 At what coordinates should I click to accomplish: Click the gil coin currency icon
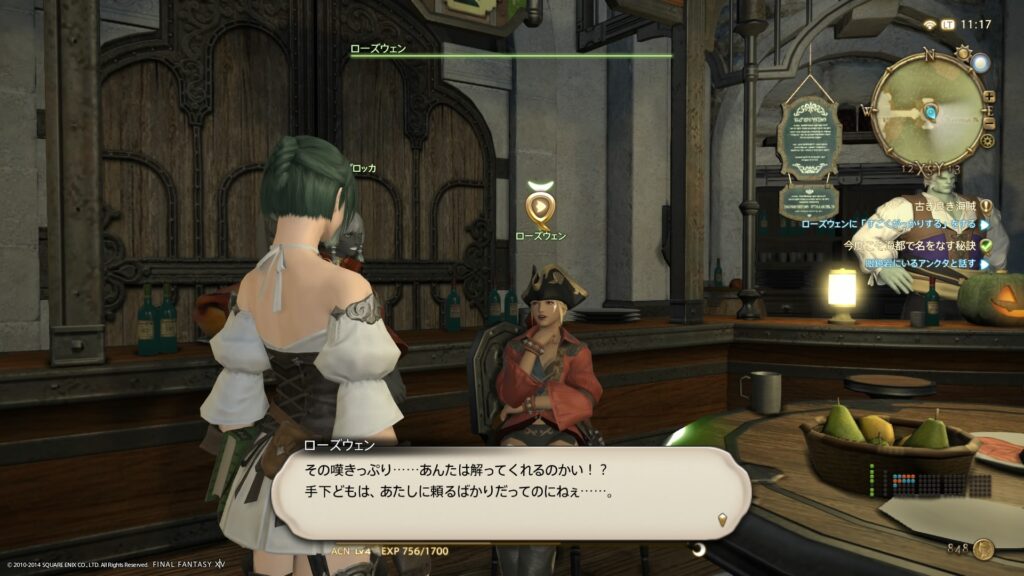click(x=984, y=548)
